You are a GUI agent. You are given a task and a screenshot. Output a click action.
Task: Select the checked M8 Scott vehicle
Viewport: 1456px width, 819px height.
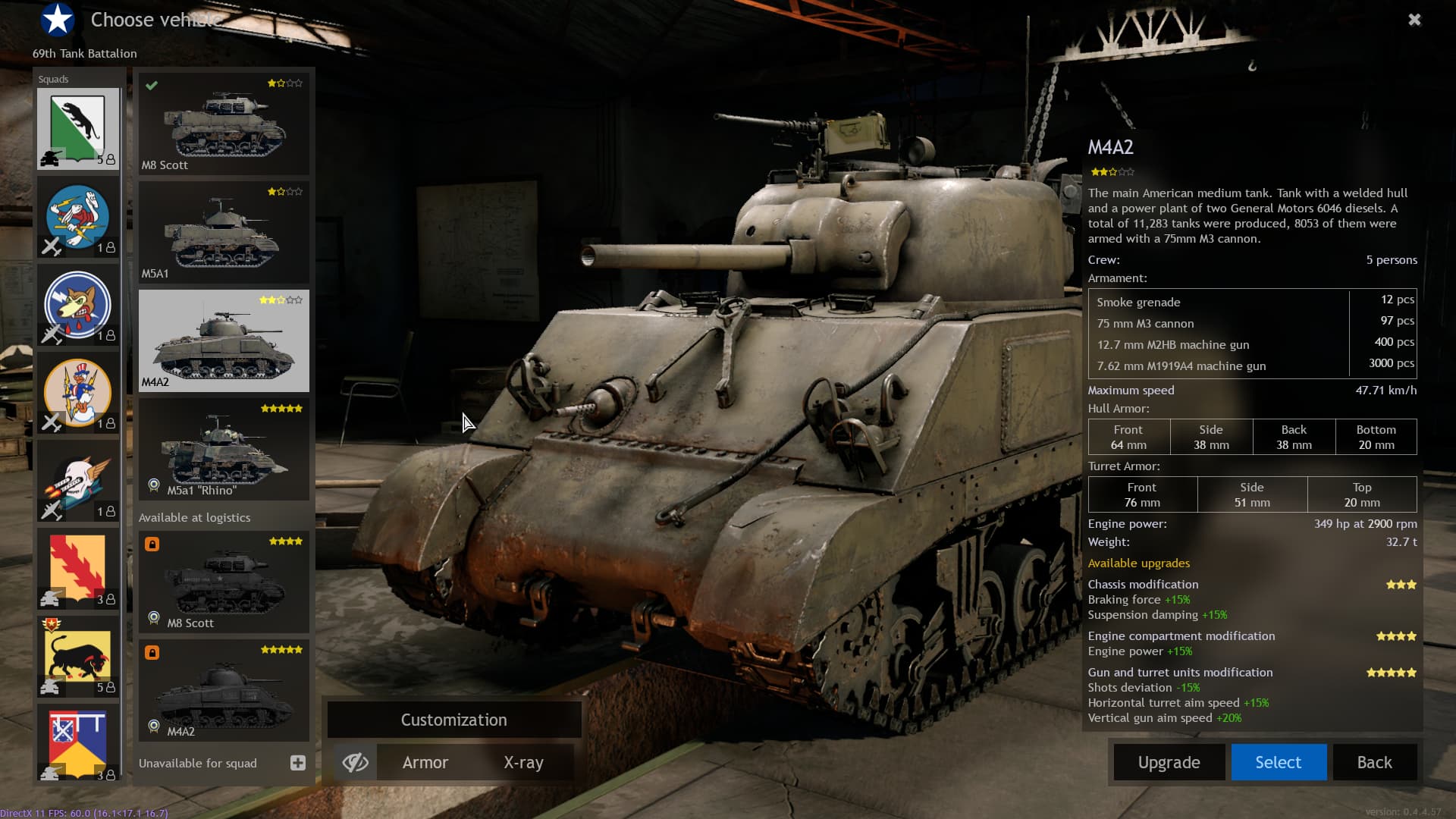coord(224,124)
